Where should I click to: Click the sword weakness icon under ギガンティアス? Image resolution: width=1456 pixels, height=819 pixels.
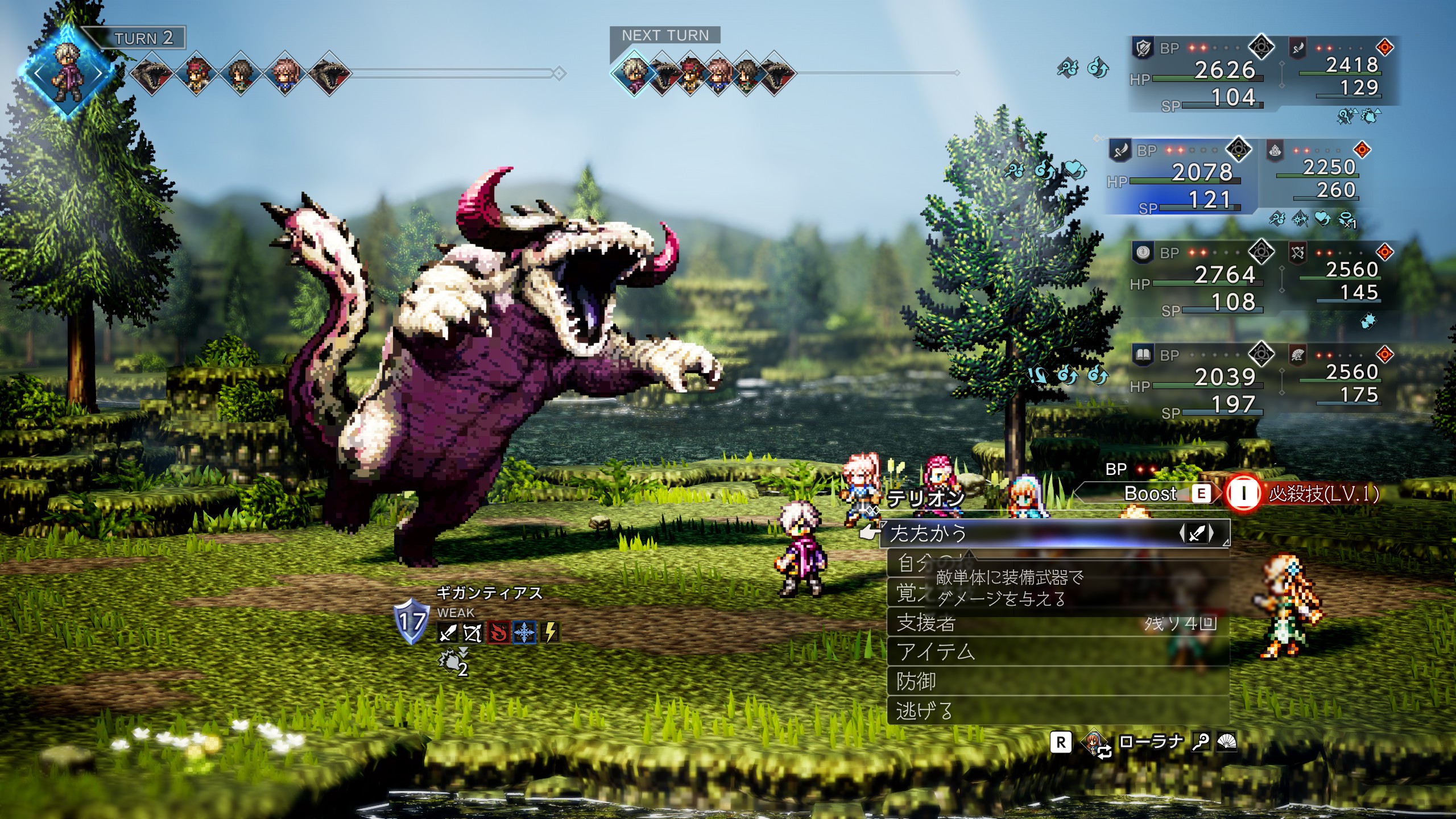click(447, 632)
